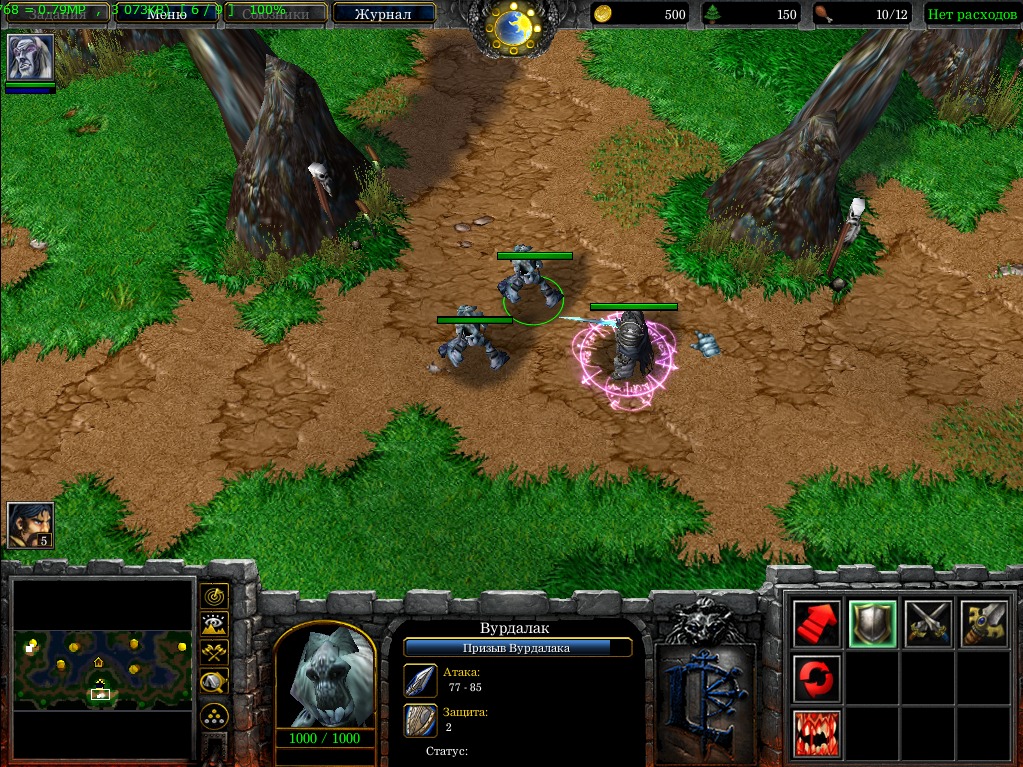Click the minimap
This screenshot has width=1023, height=767.
tap(103, 668)
